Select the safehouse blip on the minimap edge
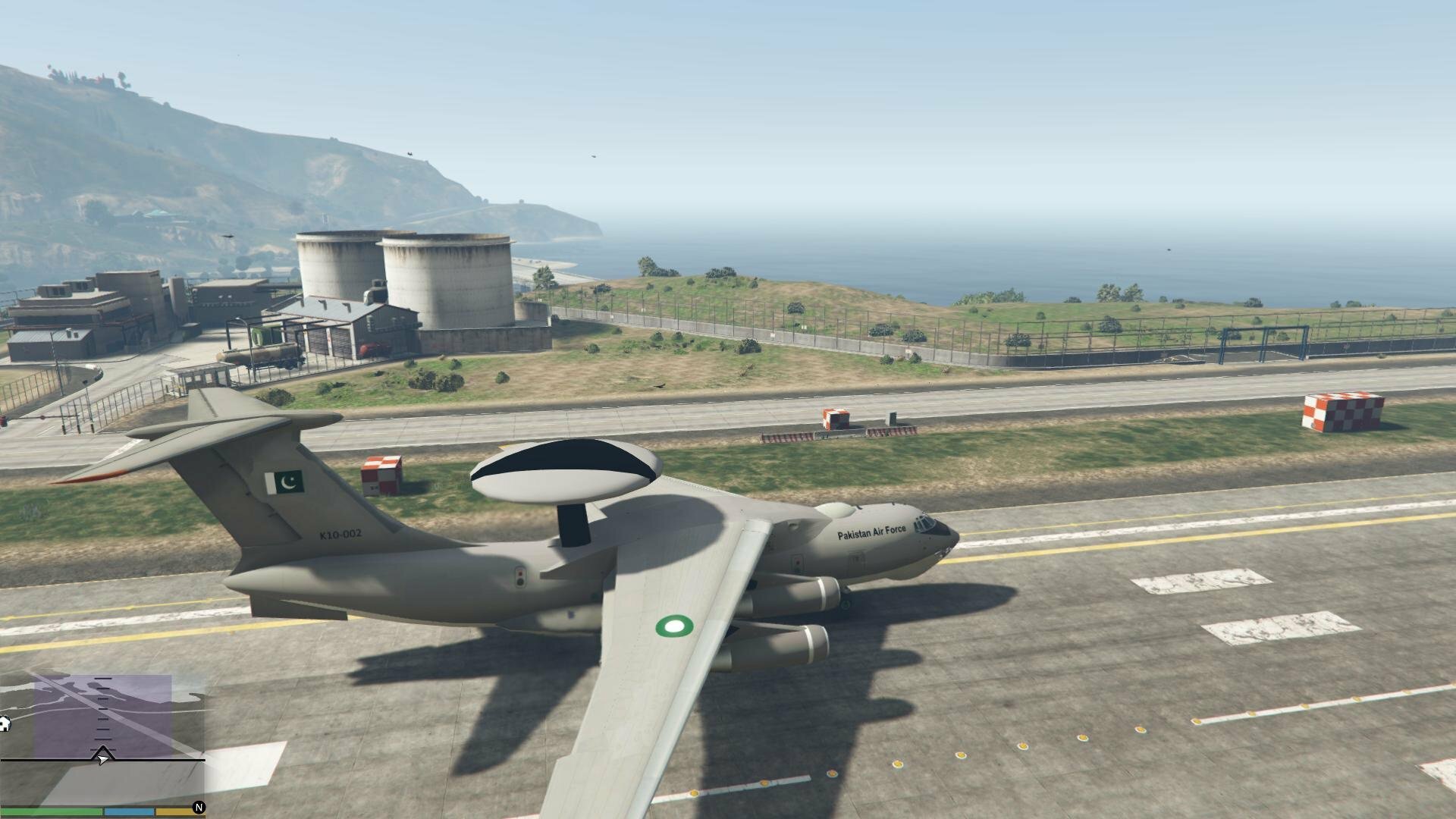The image size is (1456, 819). 5,724
